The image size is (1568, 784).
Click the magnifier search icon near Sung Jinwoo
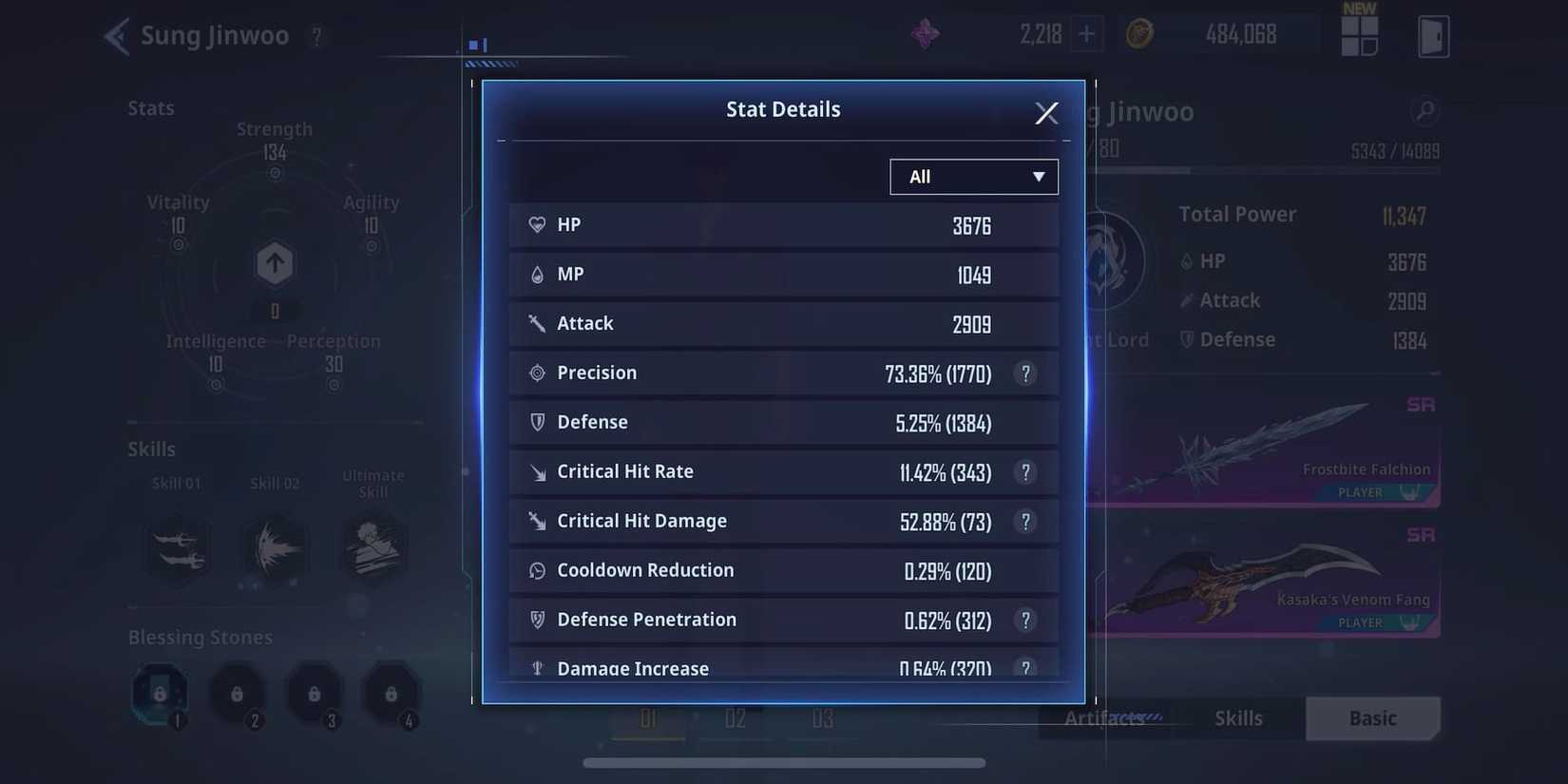tap(1424, 111)
